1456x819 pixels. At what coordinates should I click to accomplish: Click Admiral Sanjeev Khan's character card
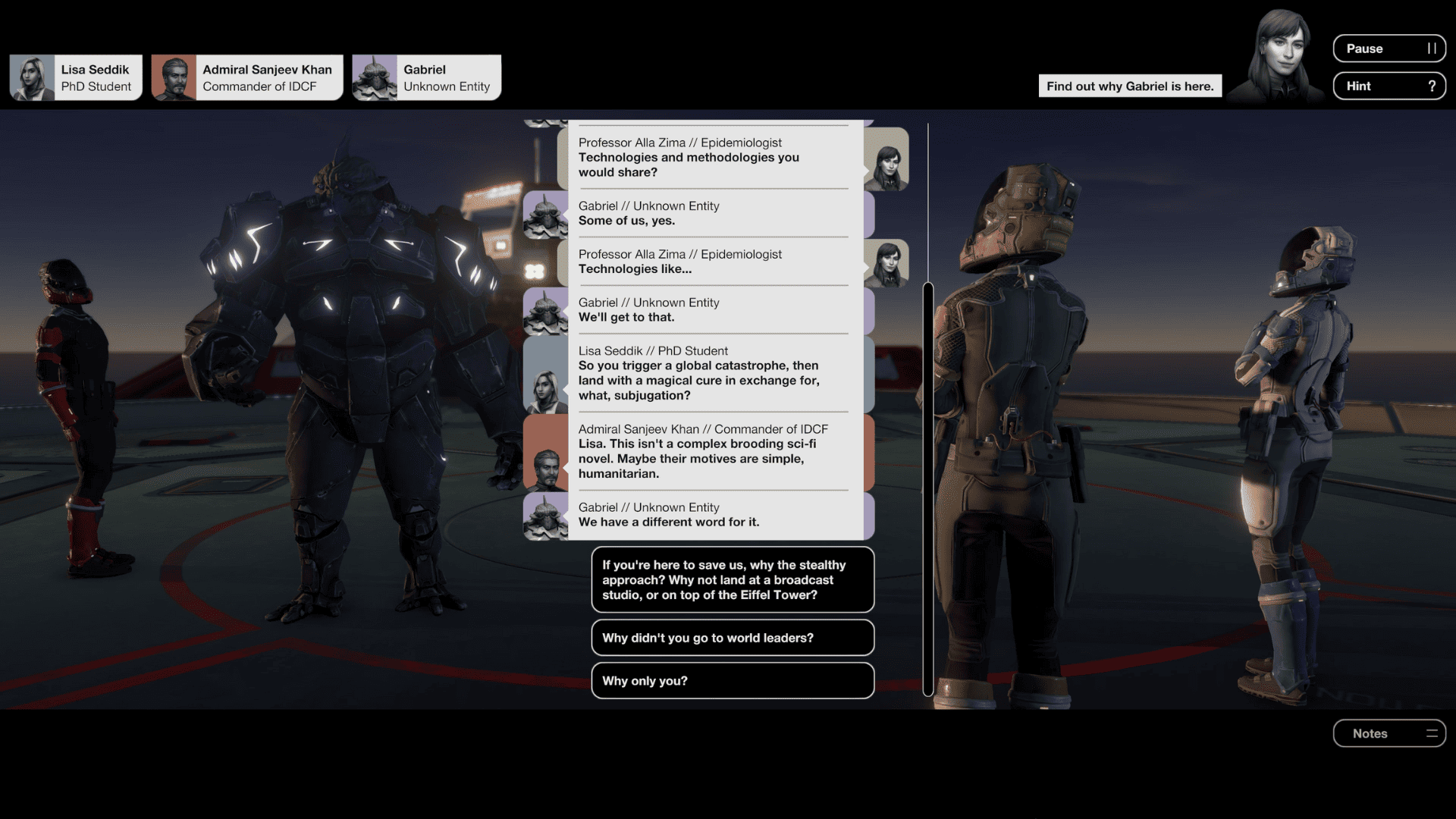pyautogui.click(x=247, y=77)
